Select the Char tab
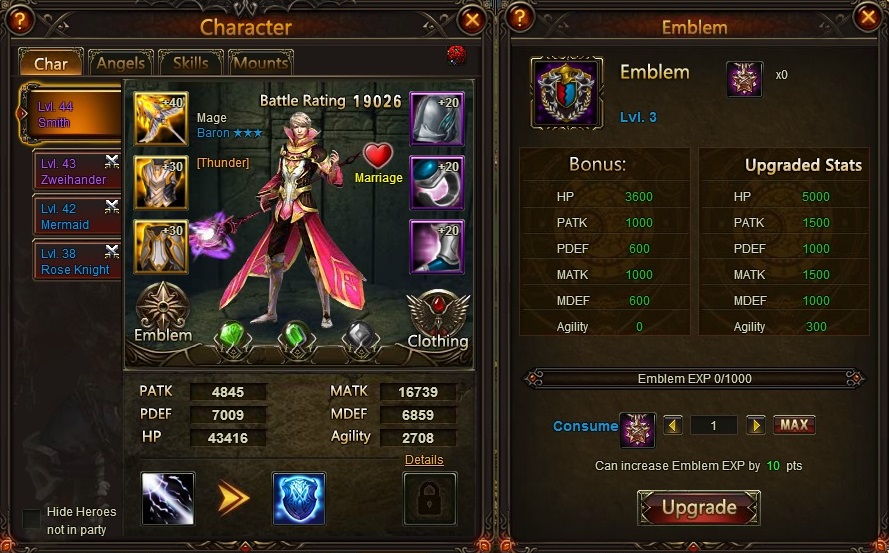Screen dimensions: 889x553 [51, 63]
